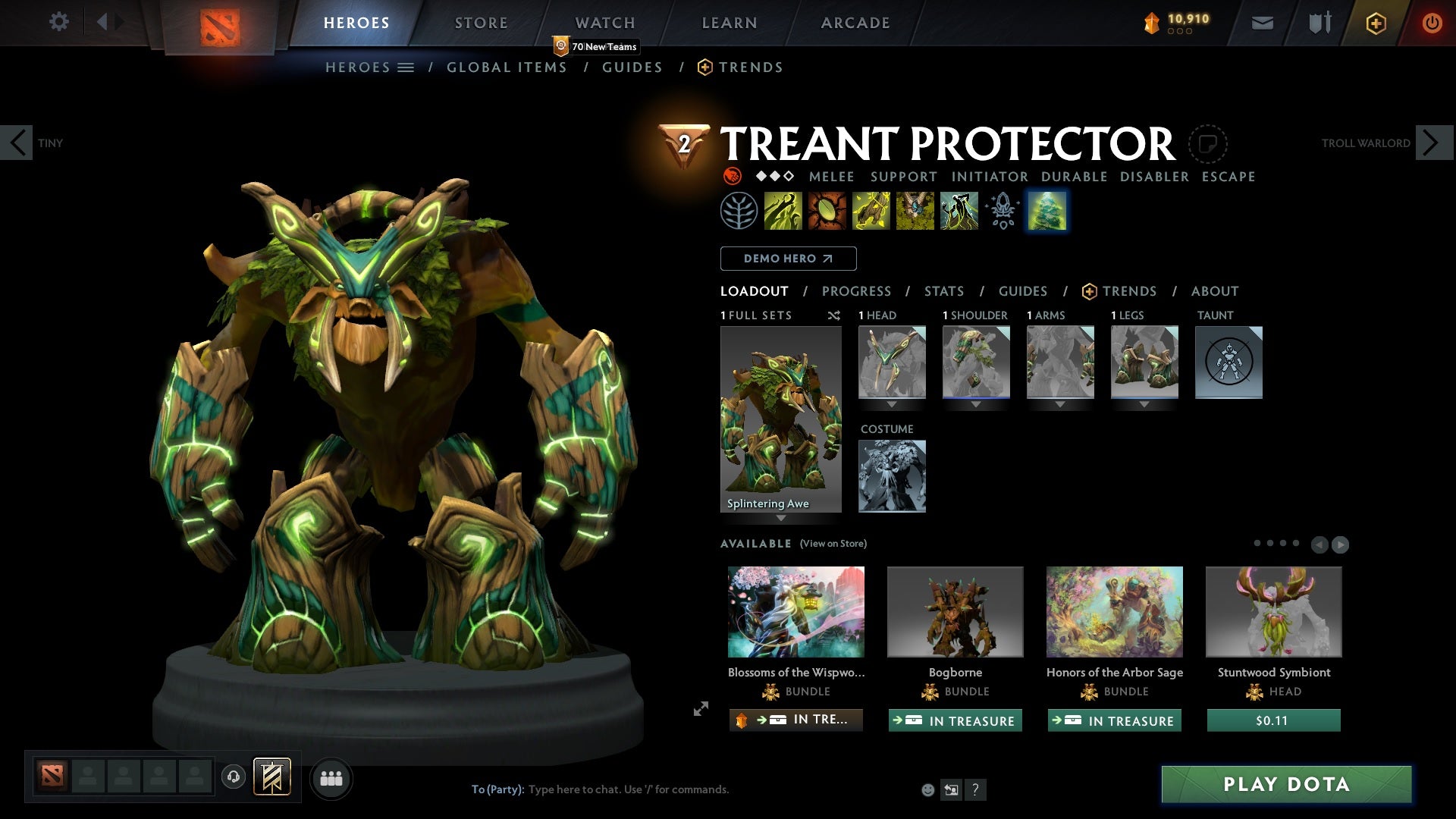
Task: Open the friends list people icon
Action: pos(331,778)
